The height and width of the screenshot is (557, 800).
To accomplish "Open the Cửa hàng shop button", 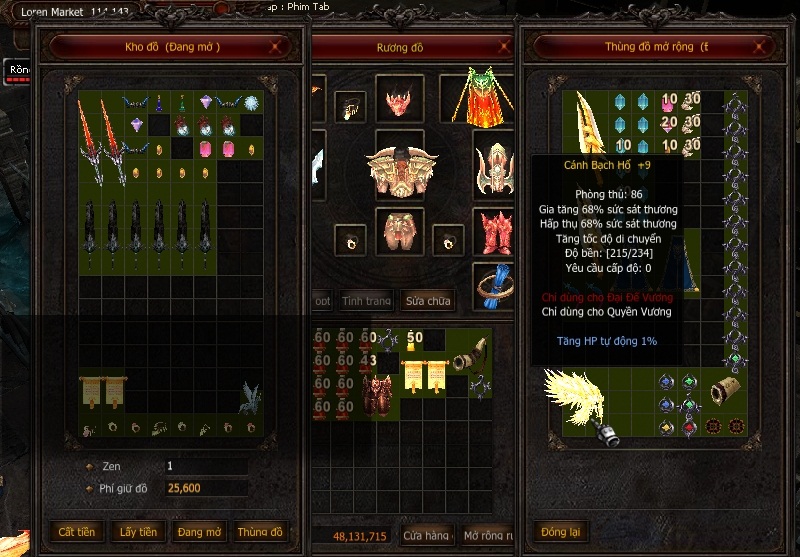I will click(425, 536).
